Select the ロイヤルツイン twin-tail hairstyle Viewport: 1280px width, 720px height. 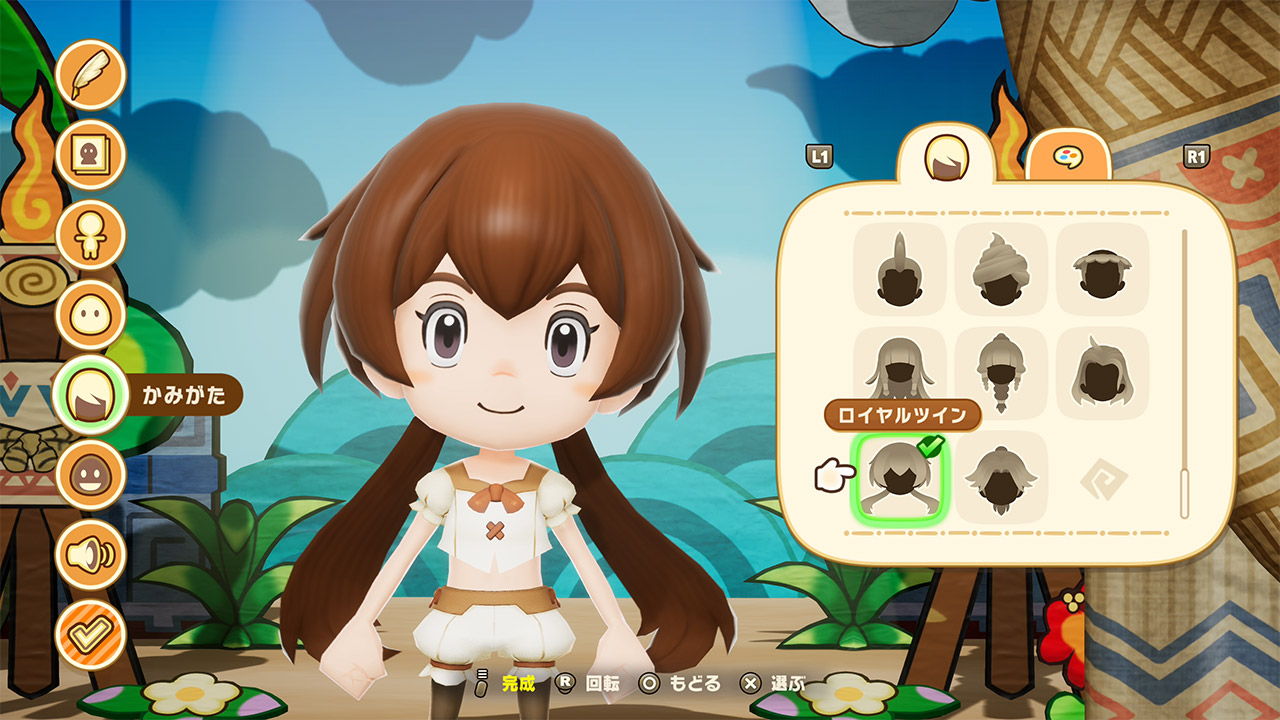pos(899,478)
